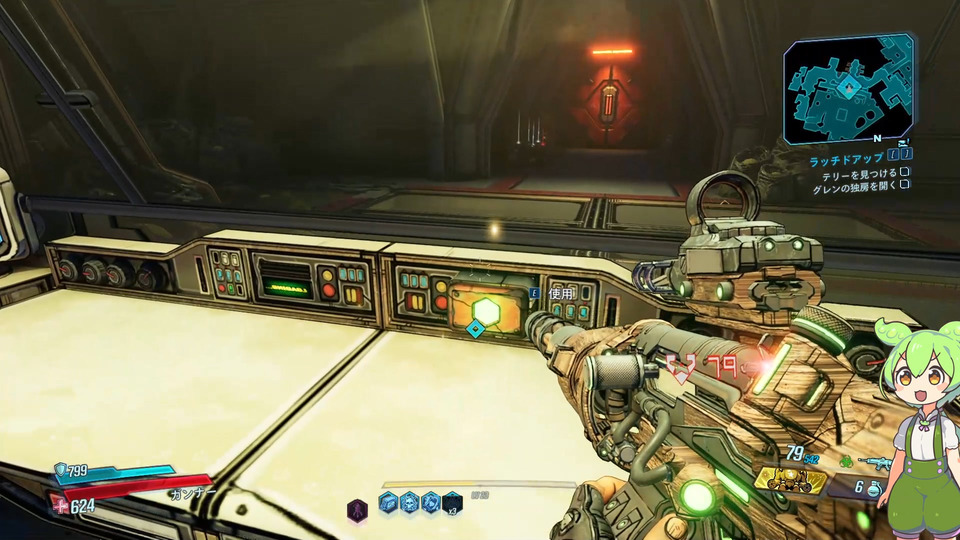Select the dark x3 stacked buff icon

point(453,502)
